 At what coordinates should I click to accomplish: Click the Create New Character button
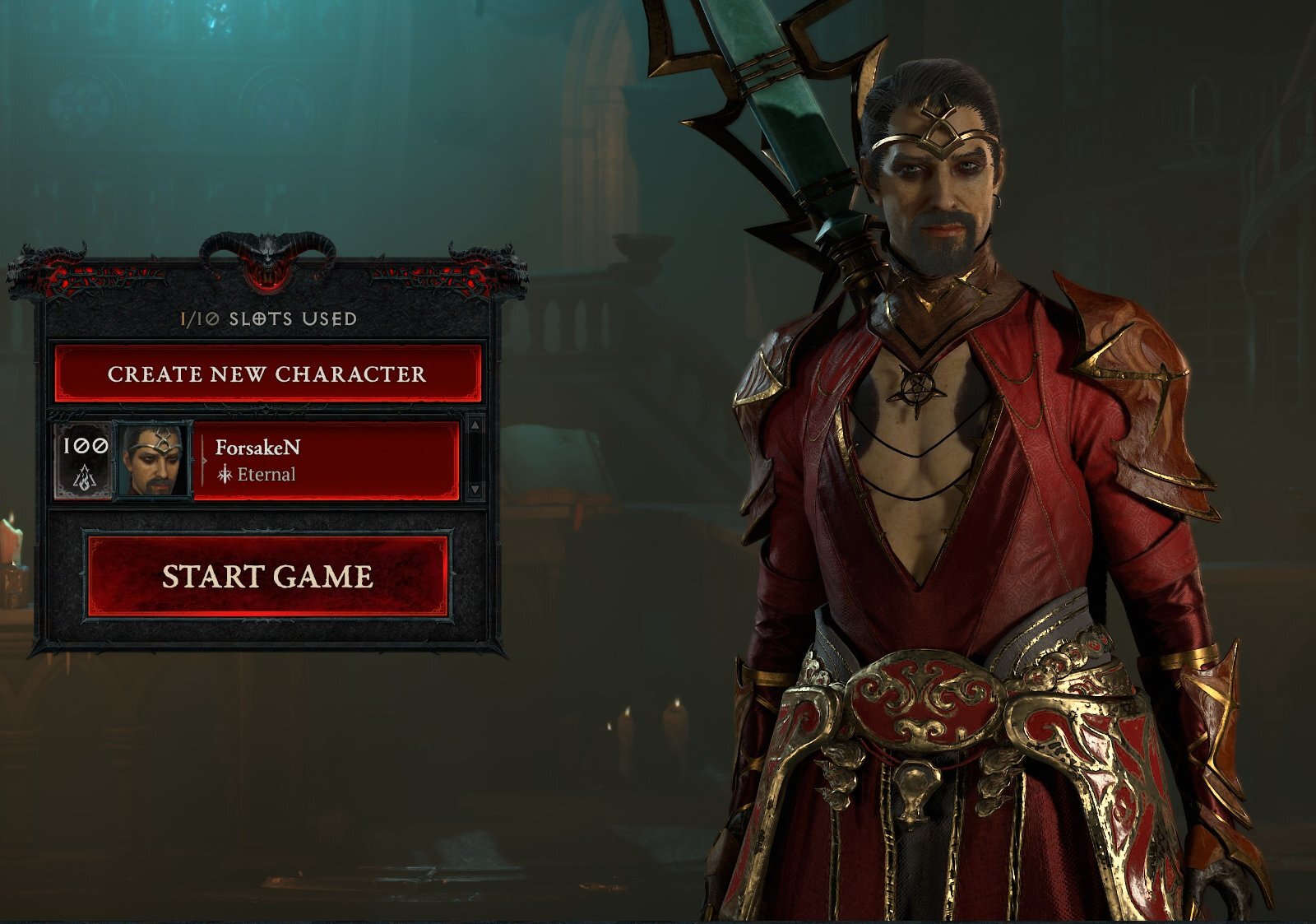click(x=267, y=374)
